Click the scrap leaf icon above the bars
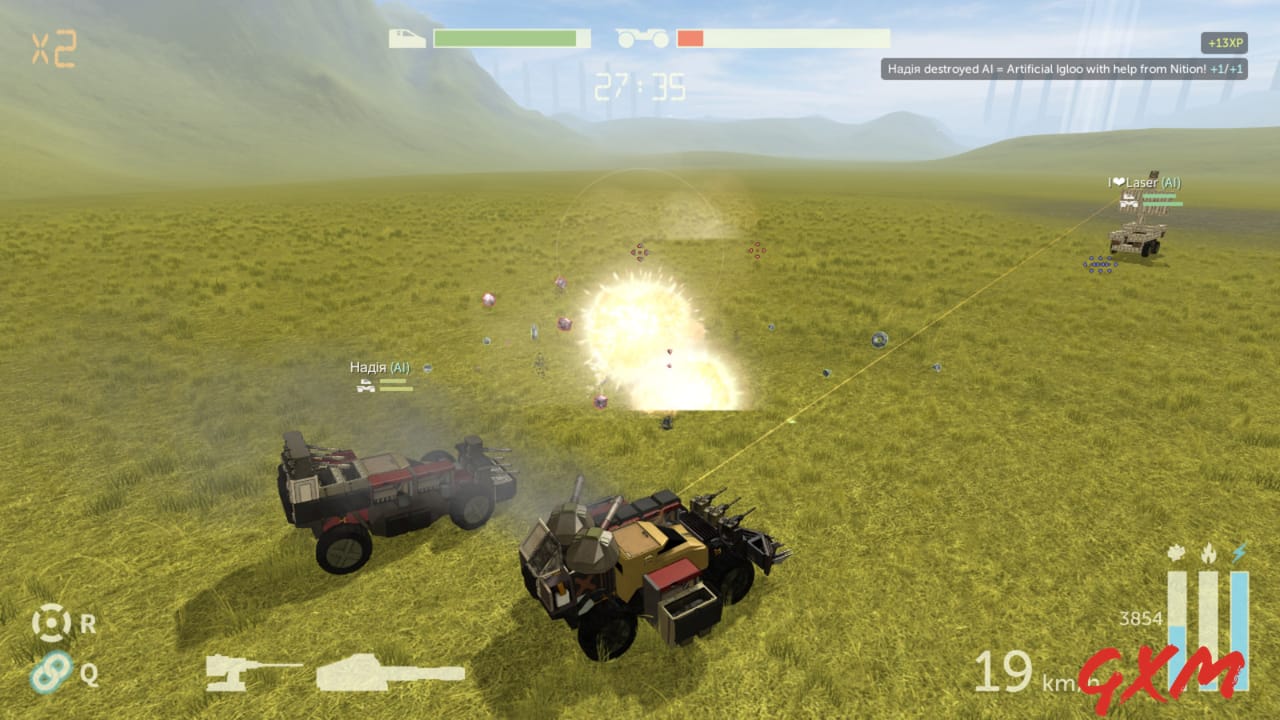 point(1174,553)
